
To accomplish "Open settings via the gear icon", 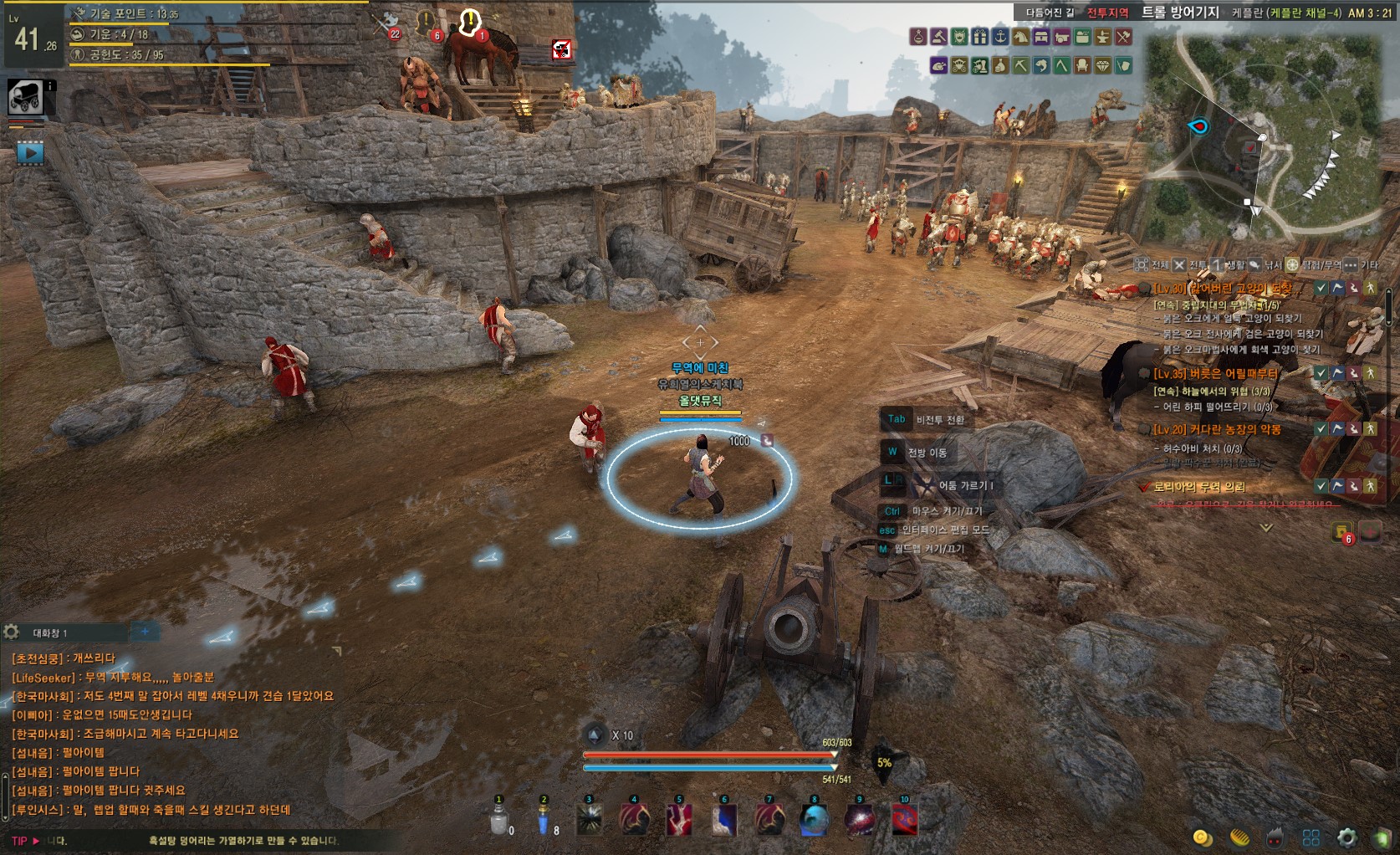I will 1347,837.
